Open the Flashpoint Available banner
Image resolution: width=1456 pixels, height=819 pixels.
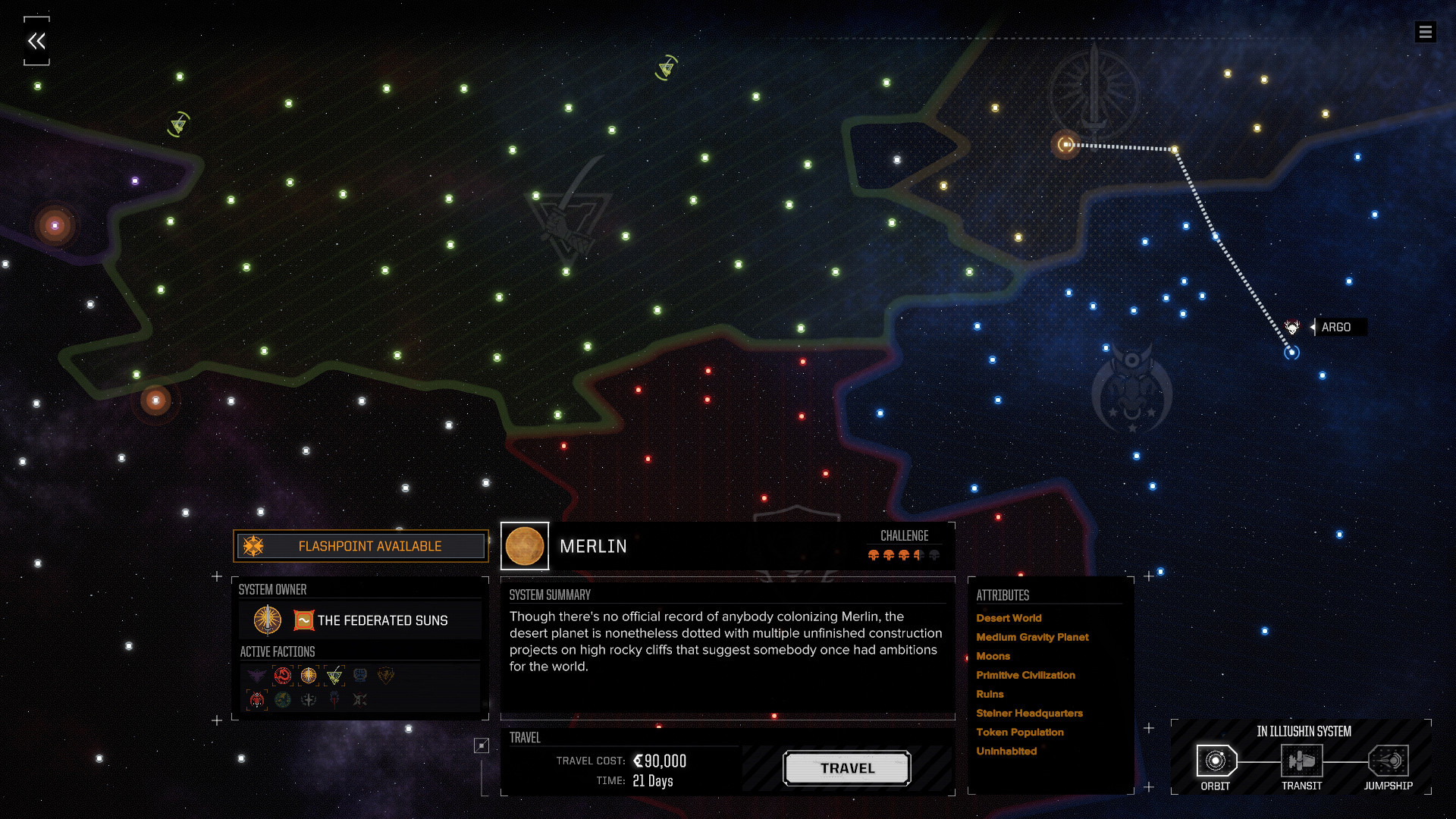point(361,546)
